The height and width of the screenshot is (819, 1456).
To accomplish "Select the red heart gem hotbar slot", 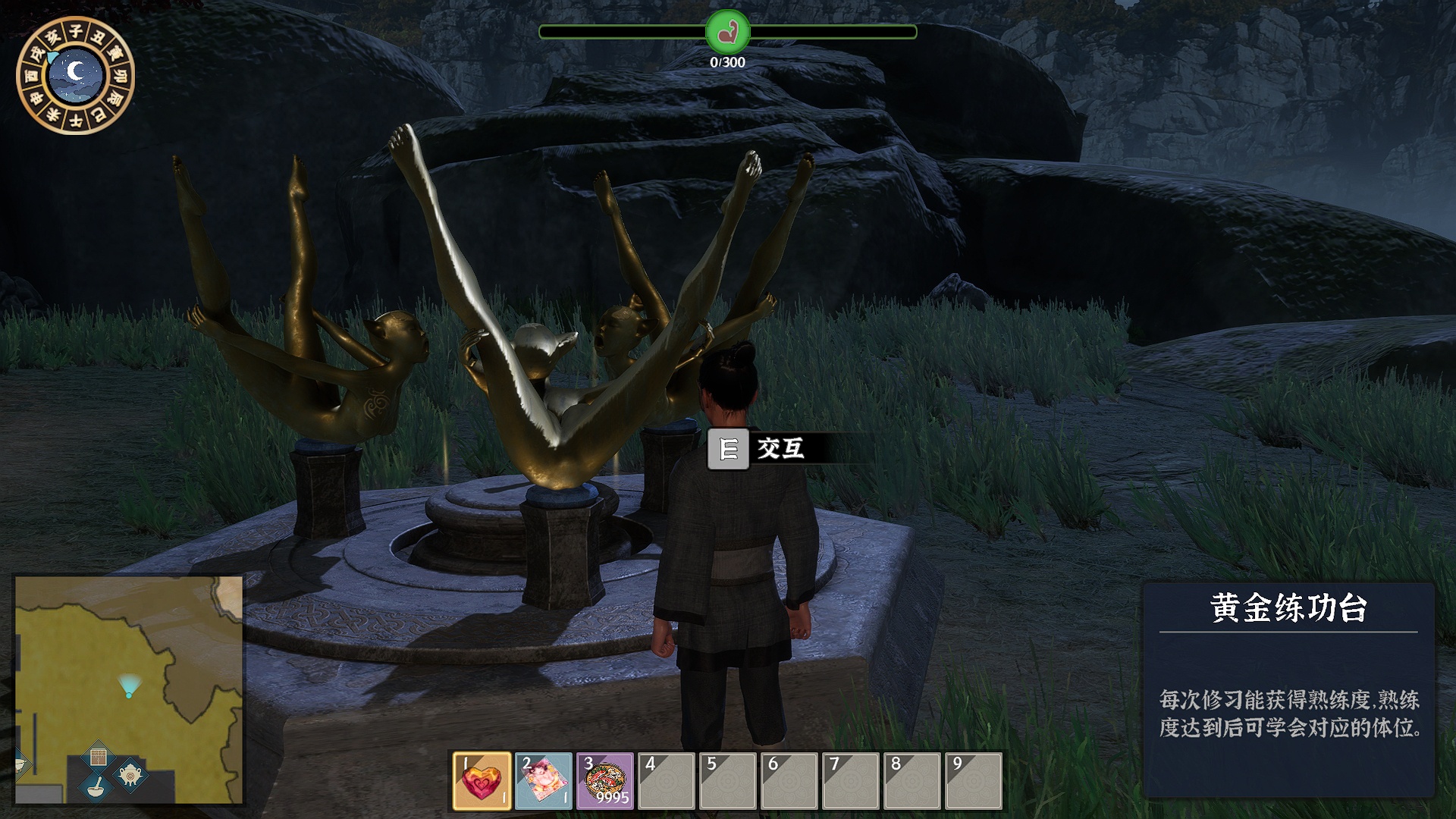I will coord(482,781).
